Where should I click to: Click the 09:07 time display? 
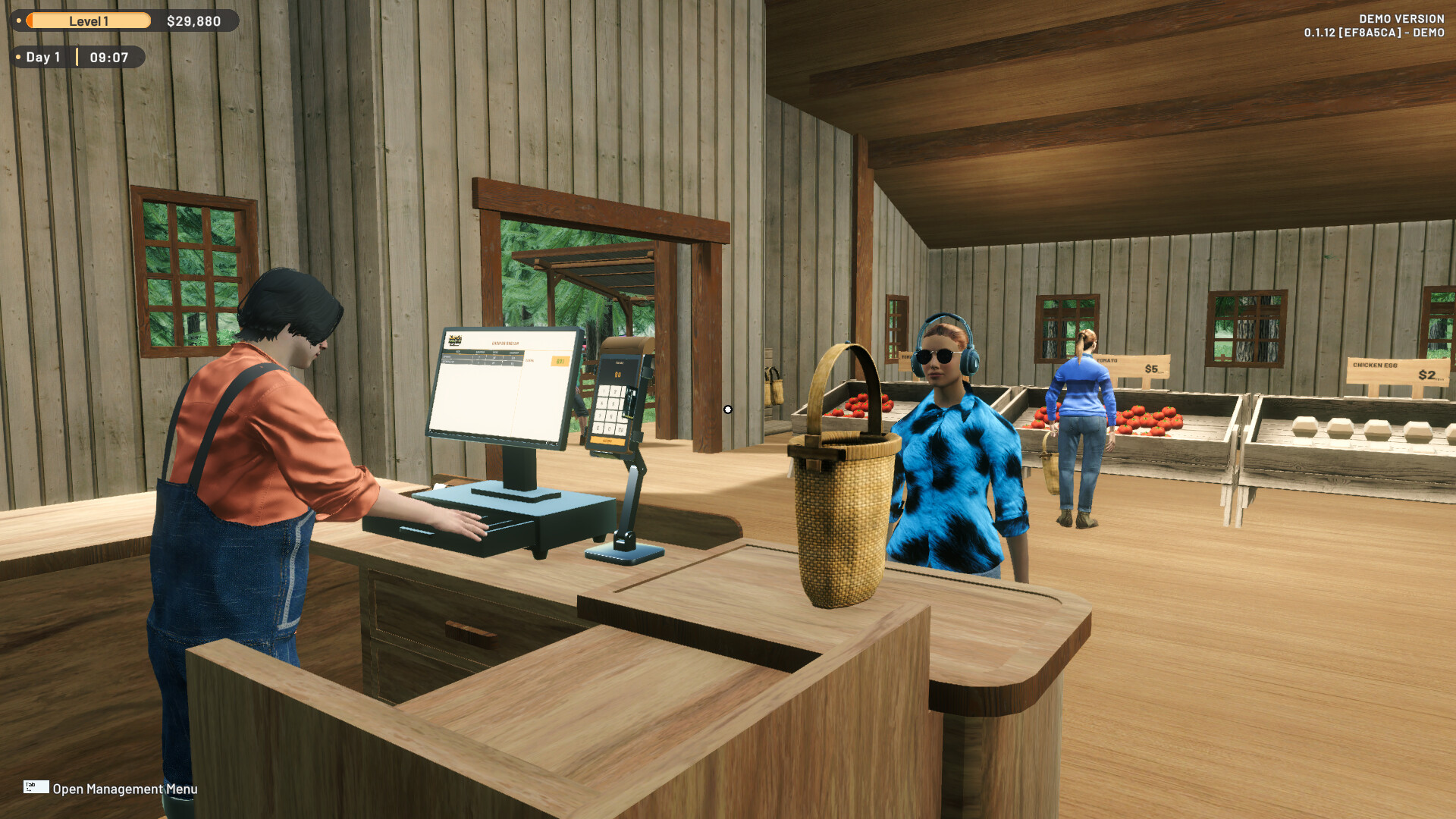point(108,57)
